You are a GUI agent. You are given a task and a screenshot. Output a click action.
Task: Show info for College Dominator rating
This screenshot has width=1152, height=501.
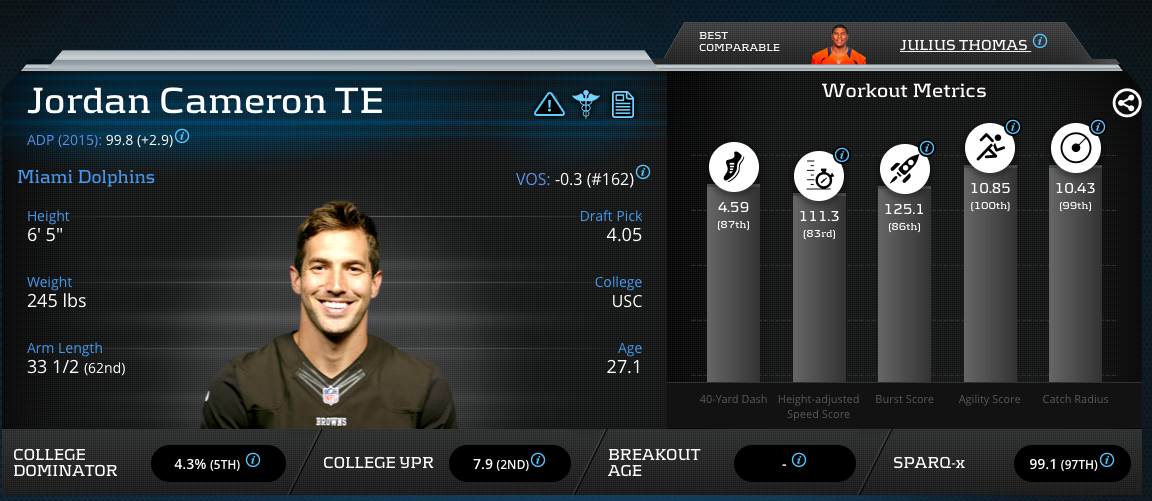click(x=253, y=461)
